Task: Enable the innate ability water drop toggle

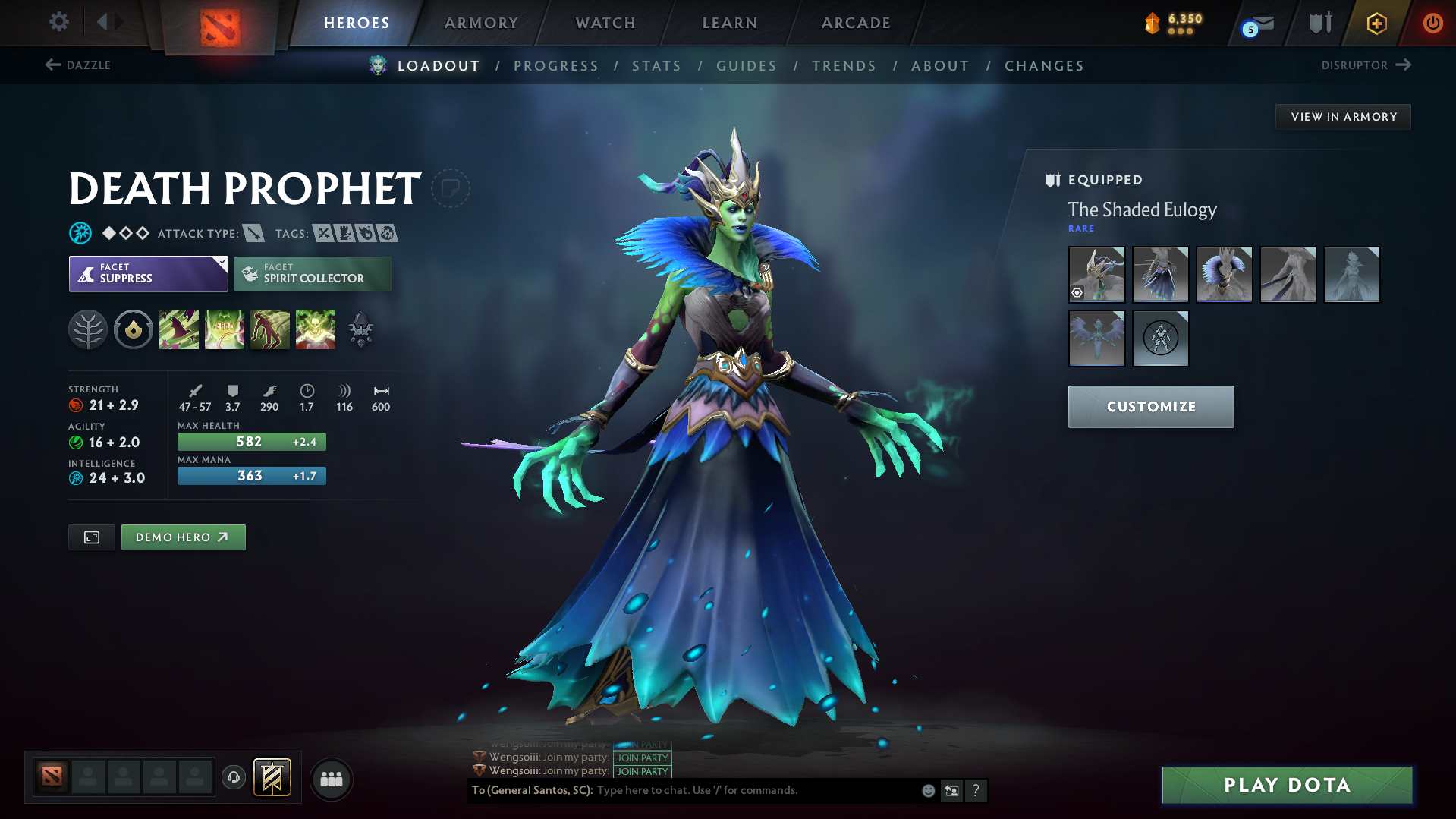Action: pyautogui.click(x=134, y=329)
